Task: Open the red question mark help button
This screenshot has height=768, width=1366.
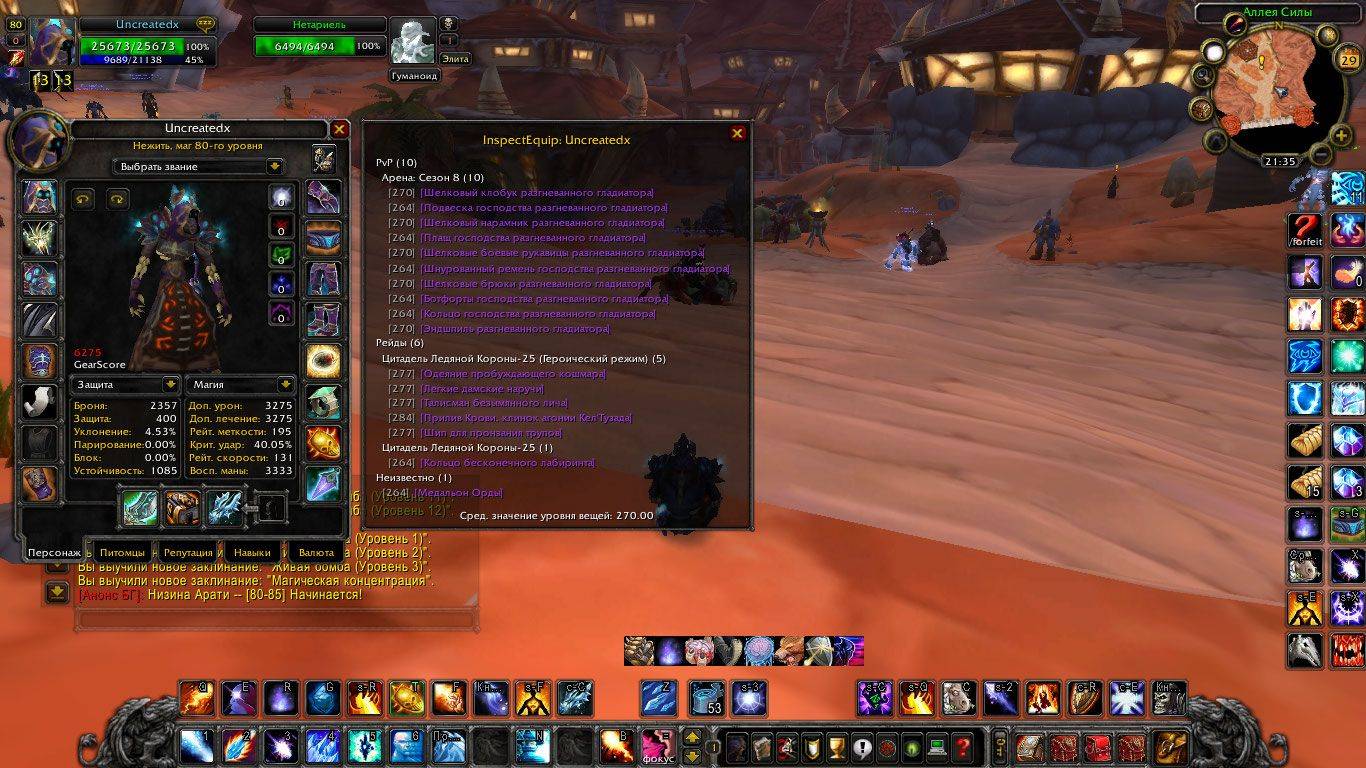Action: [x=961, y=746]
